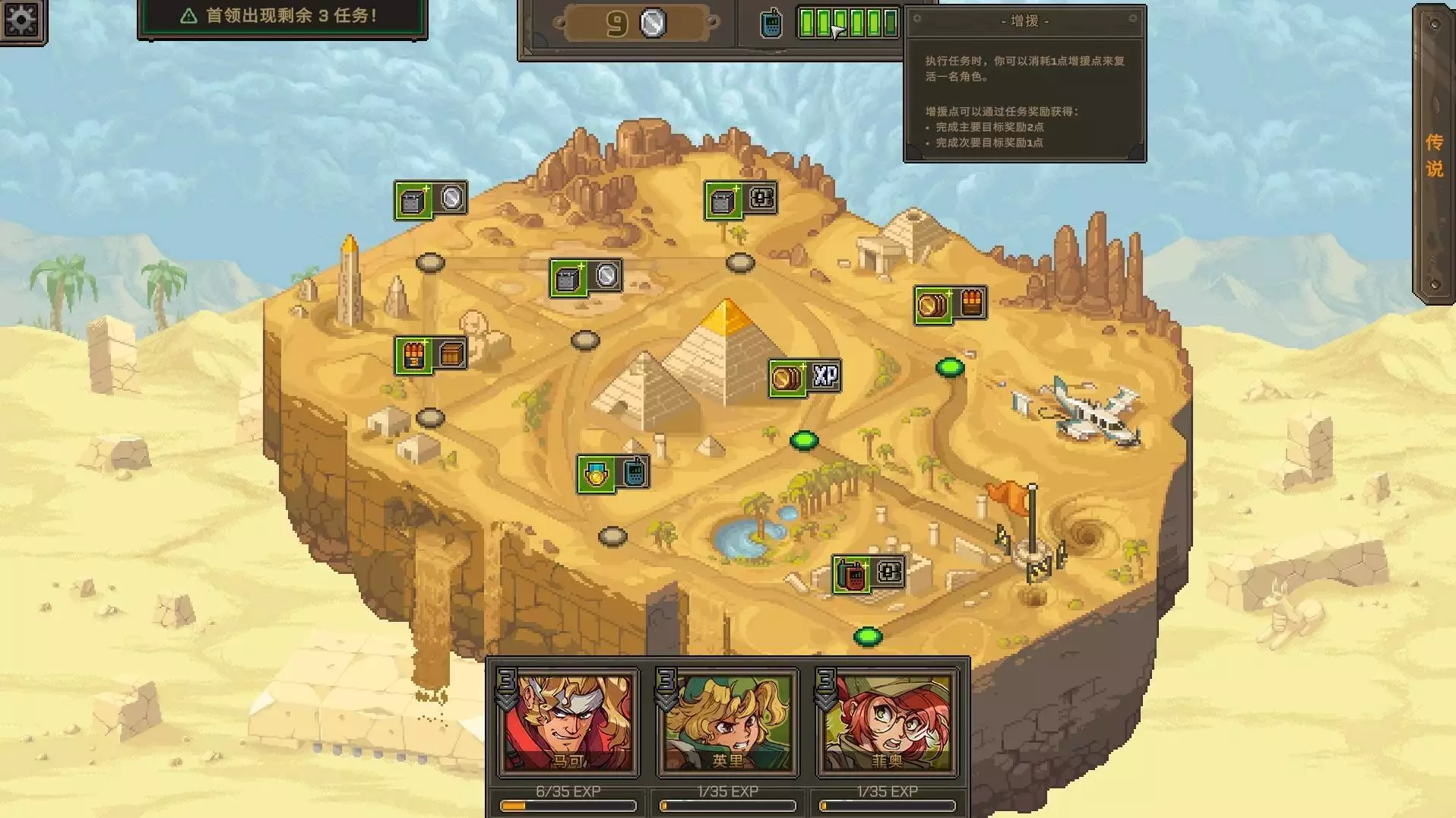
Task: Pick the medal and walkie-talkie mission
Action: click(613, 474)
